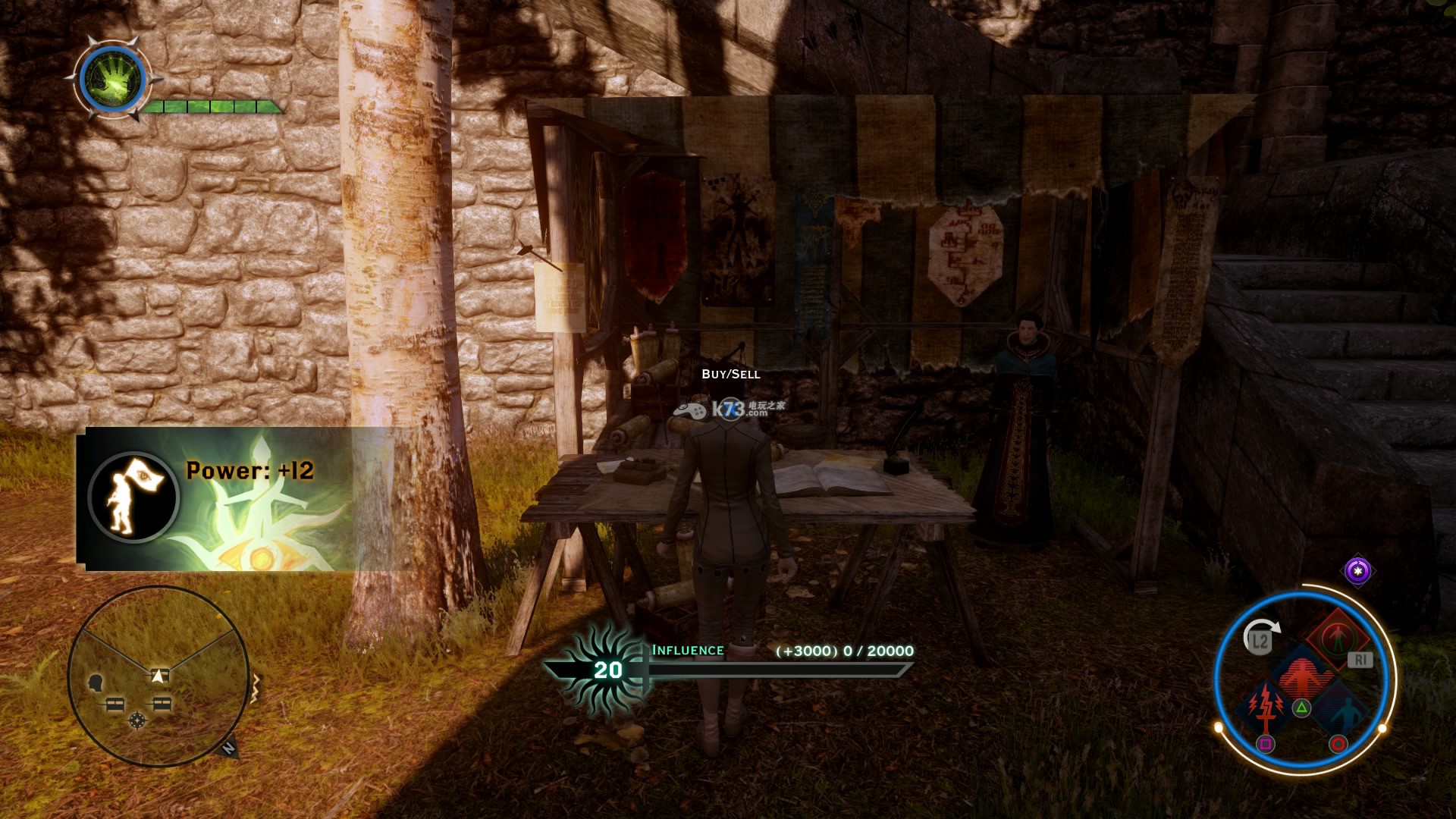Select the green hand character portrait
The width and height of the screenshot is (1456, 819).
point(113,80)
